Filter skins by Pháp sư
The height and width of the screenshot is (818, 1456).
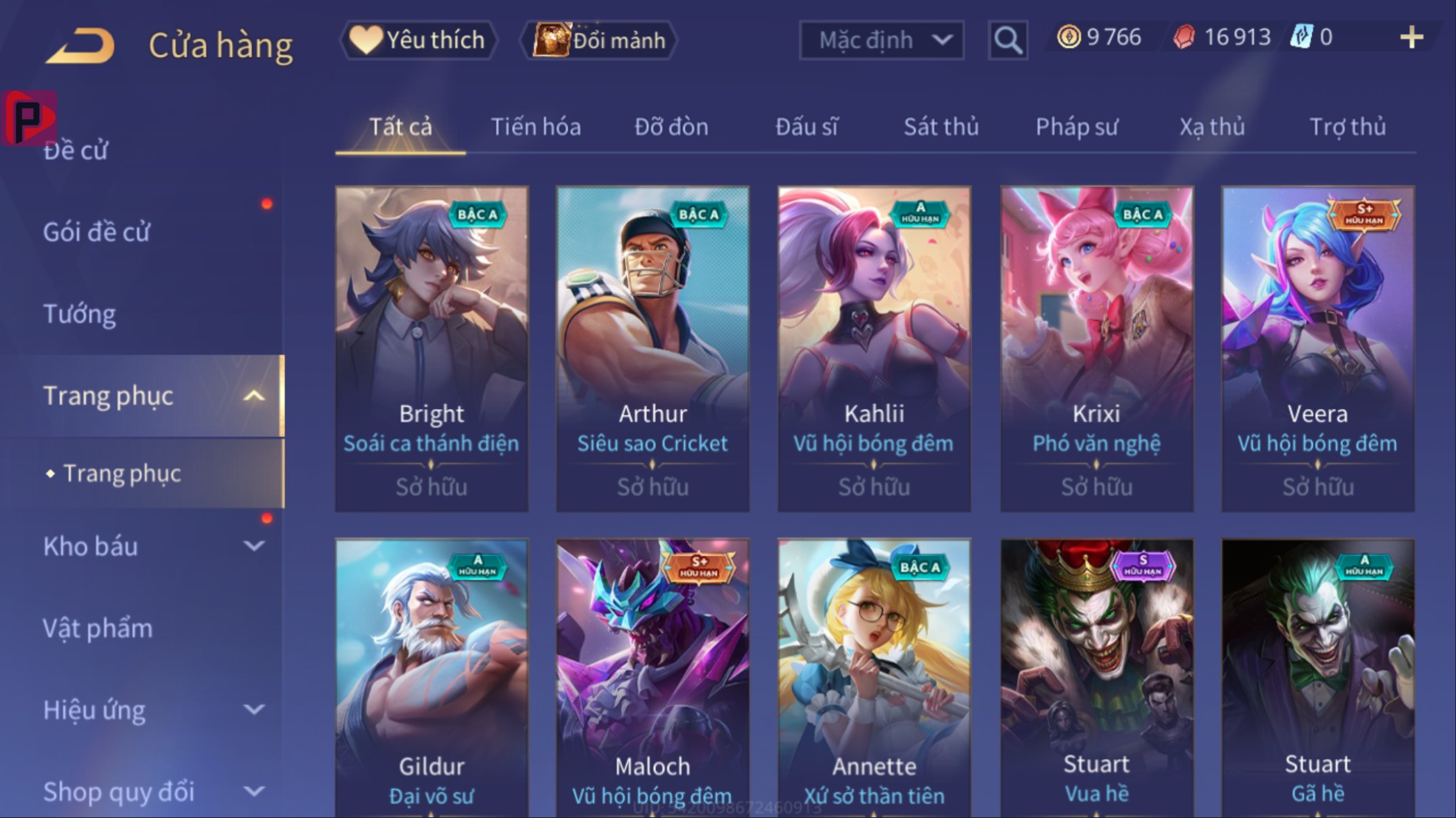tap(1076, 127)
